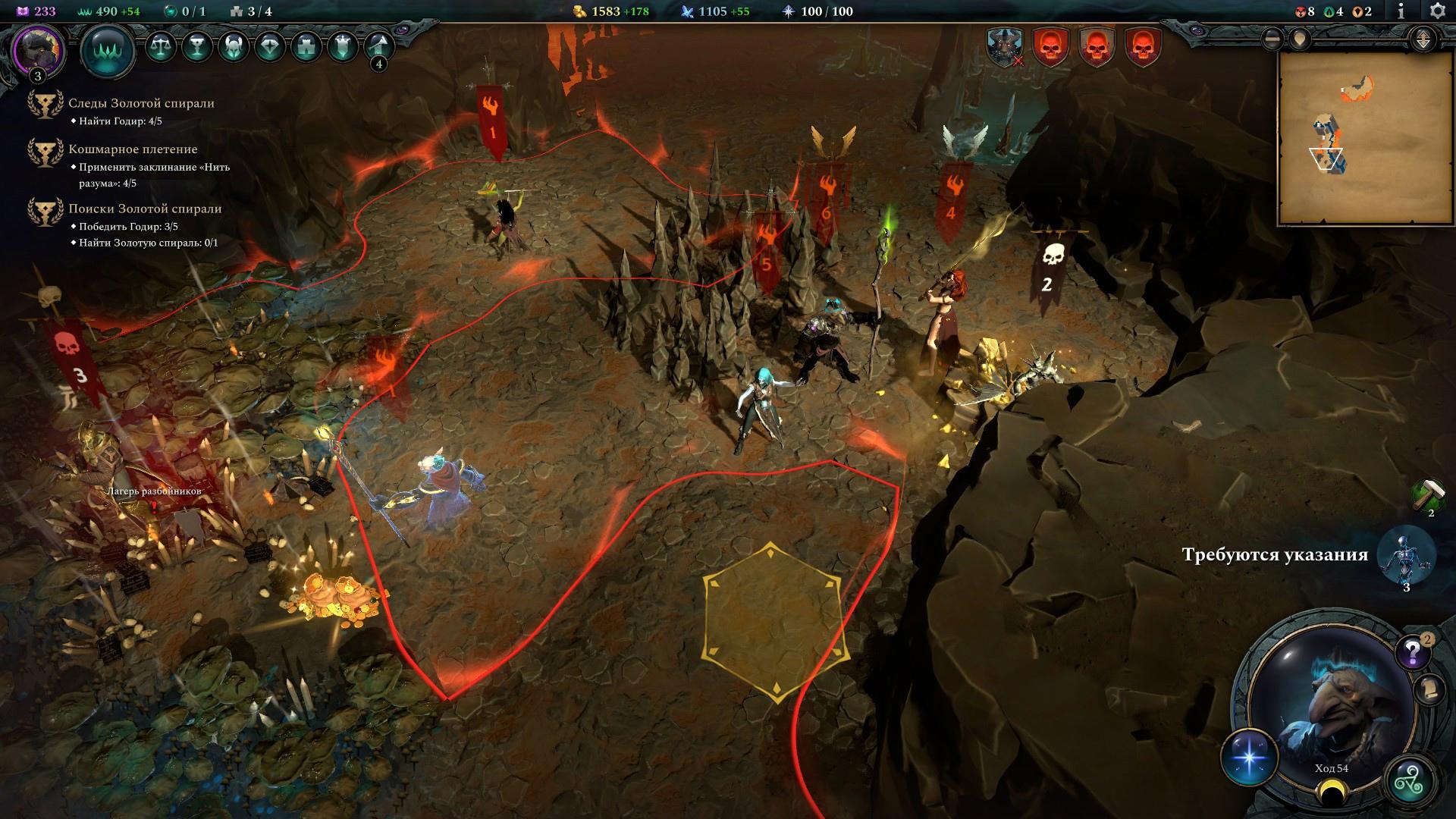This screenshot has width=1456, height=819.
Task: Click the minimap's minus zoom button
Action: tap(1272, 39)
